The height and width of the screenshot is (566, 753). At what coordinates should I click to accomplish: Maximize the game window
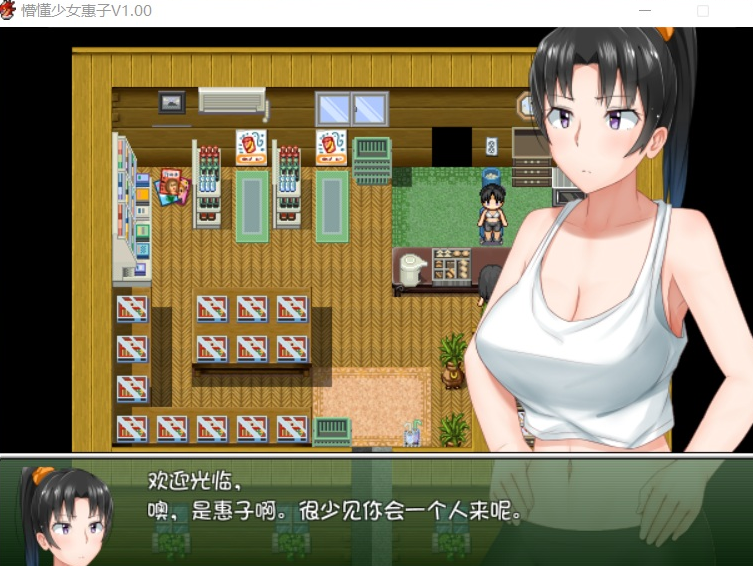click(x=702, y=11)
